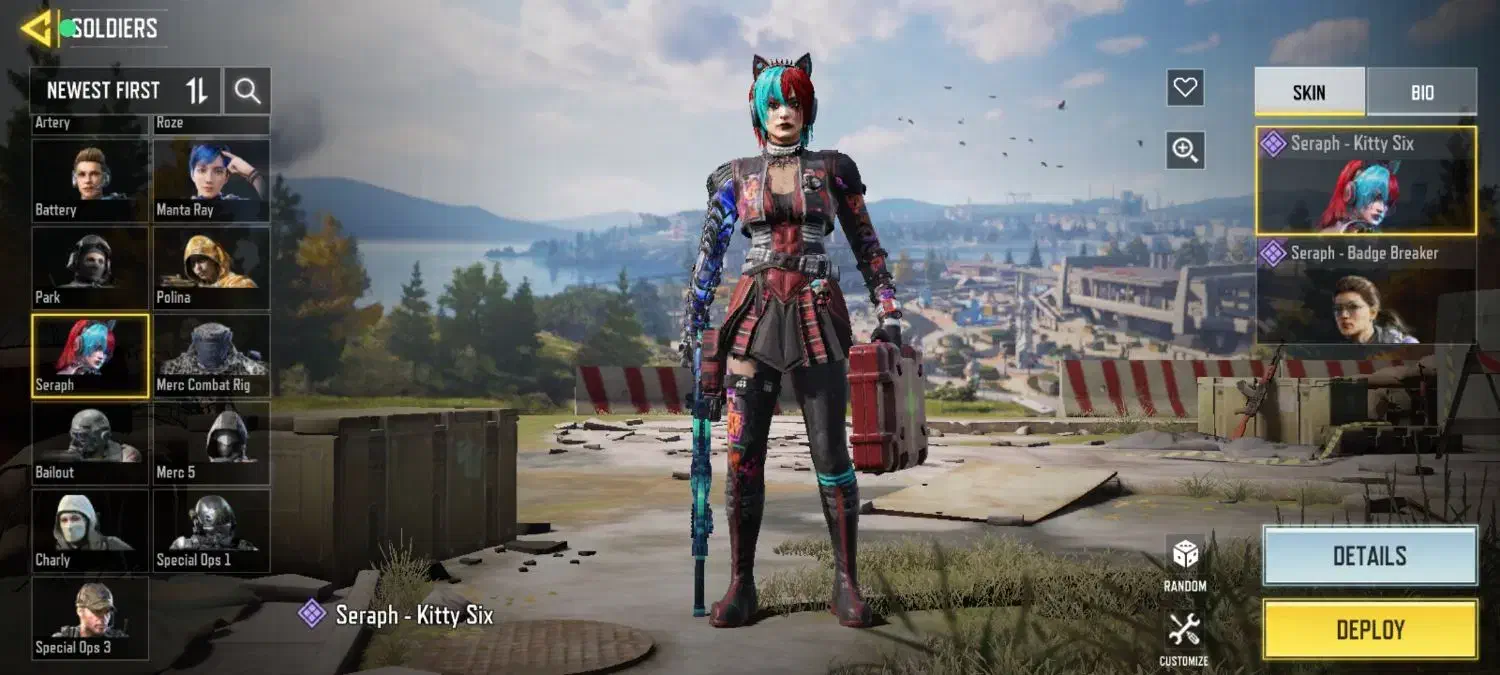Pick the Park soldier tile

tap(90, 267)
